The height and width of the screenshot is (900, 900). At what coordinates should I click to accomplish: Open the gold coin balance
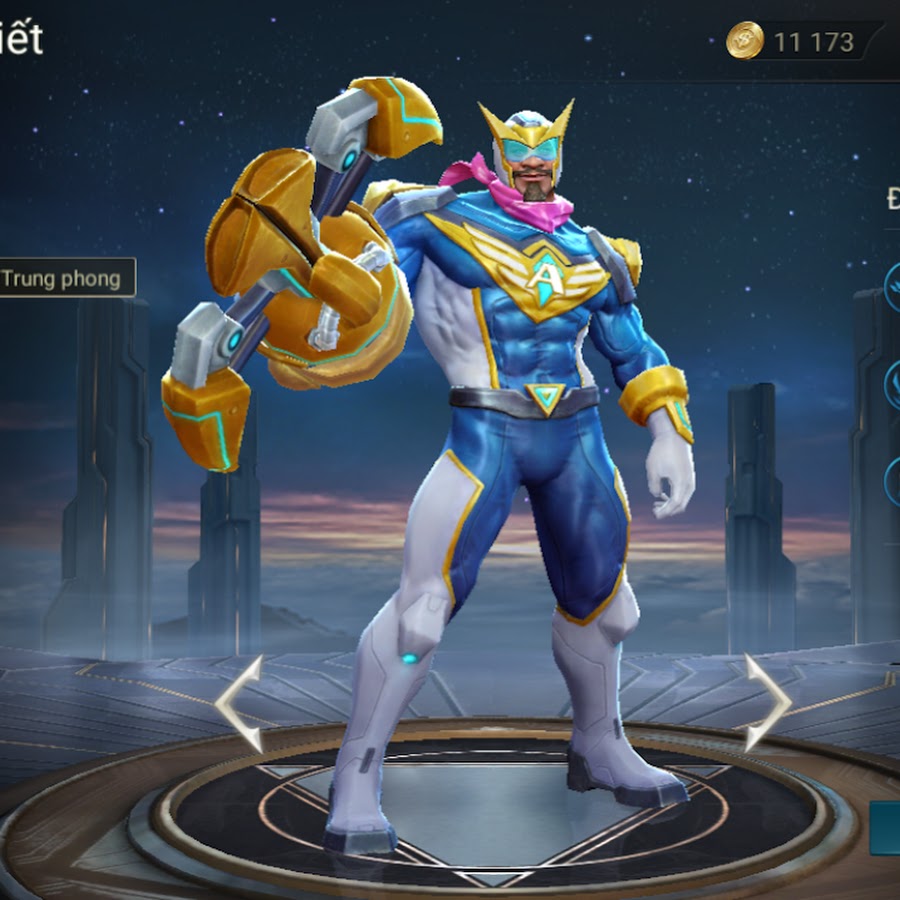(792, 42)
